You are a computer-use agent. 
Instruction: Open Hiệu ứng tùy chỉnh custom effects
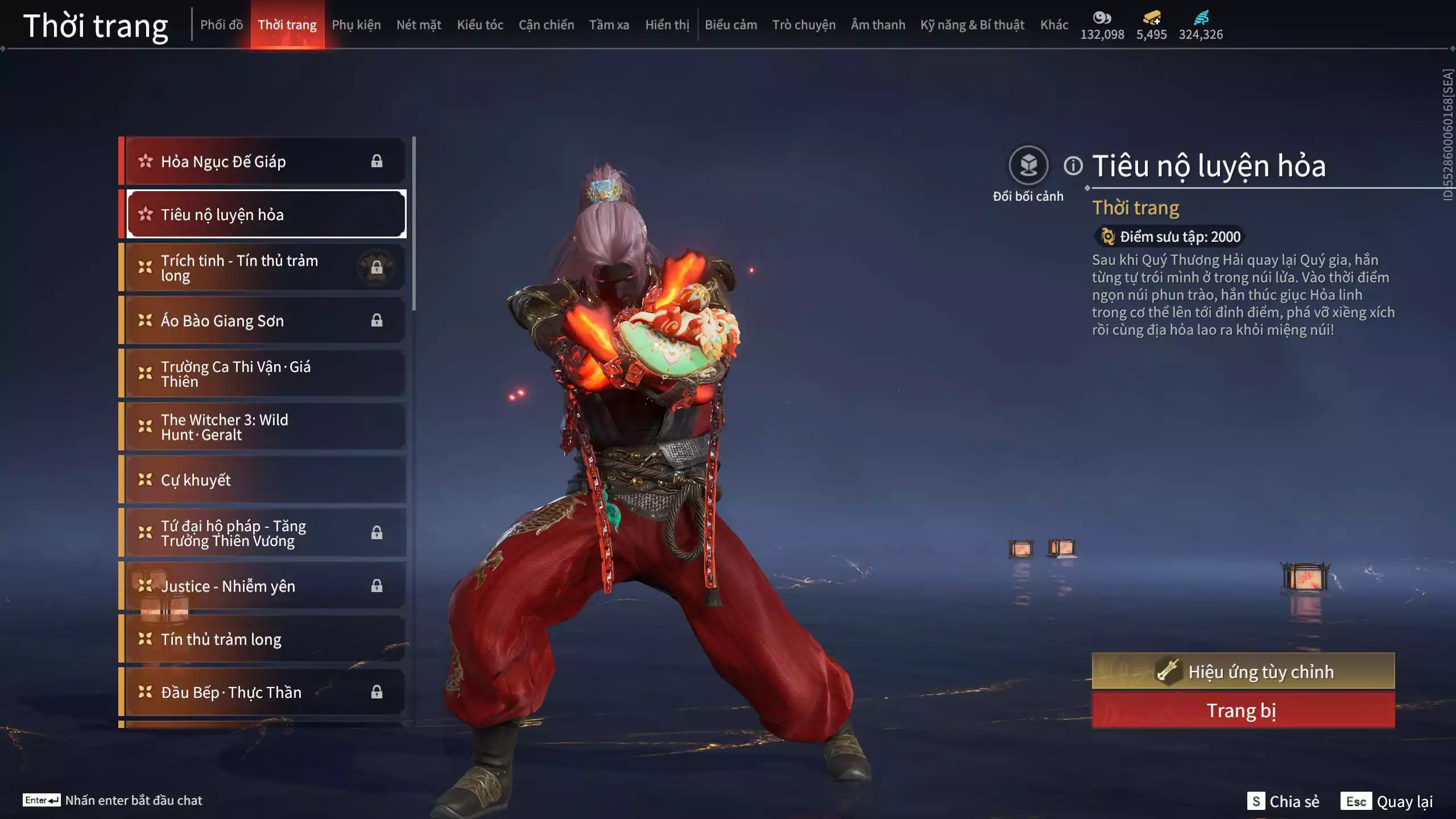(x=1243, y=672)
